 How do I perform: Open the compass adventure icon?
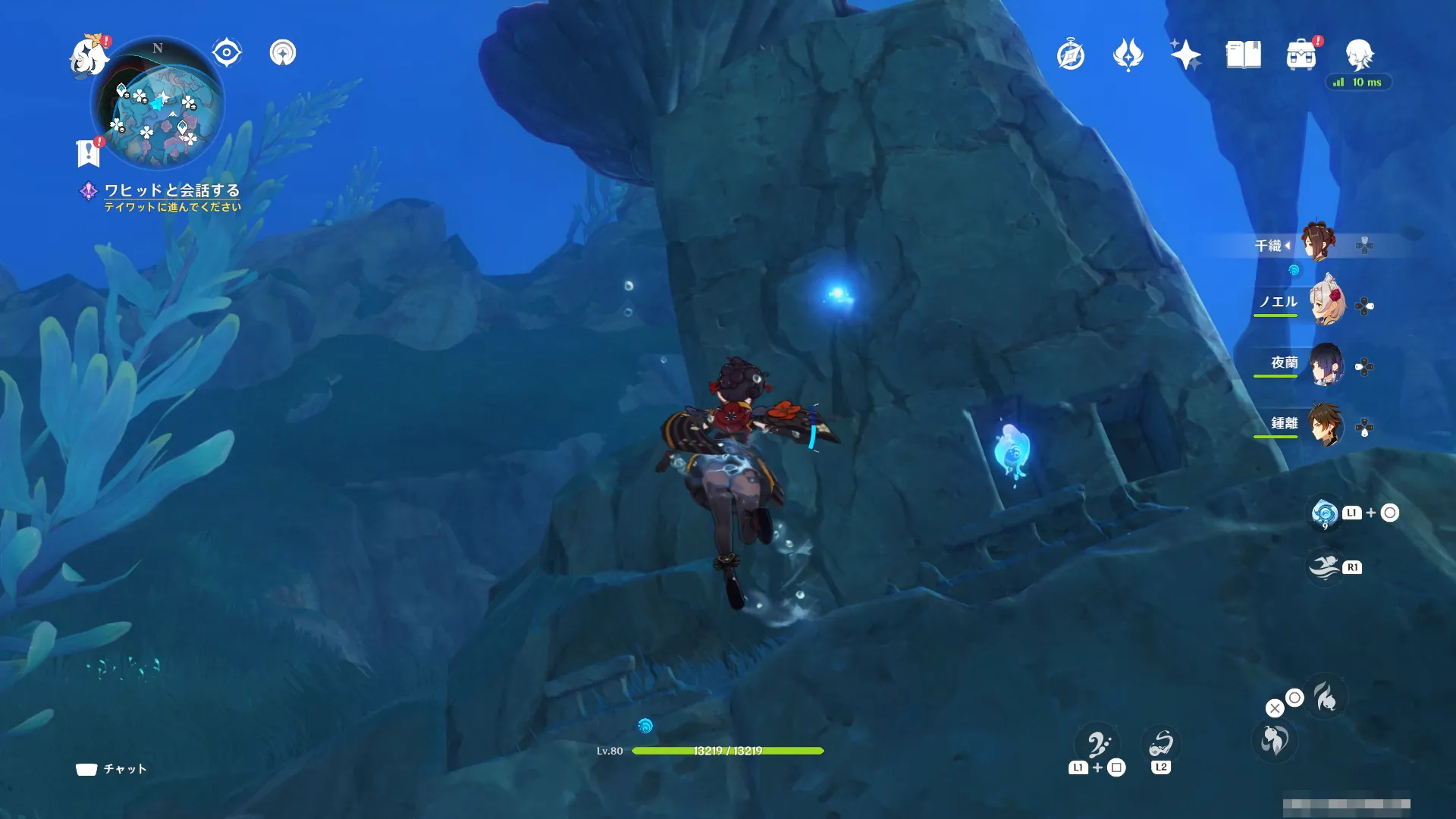click(x=1071, y=55)
